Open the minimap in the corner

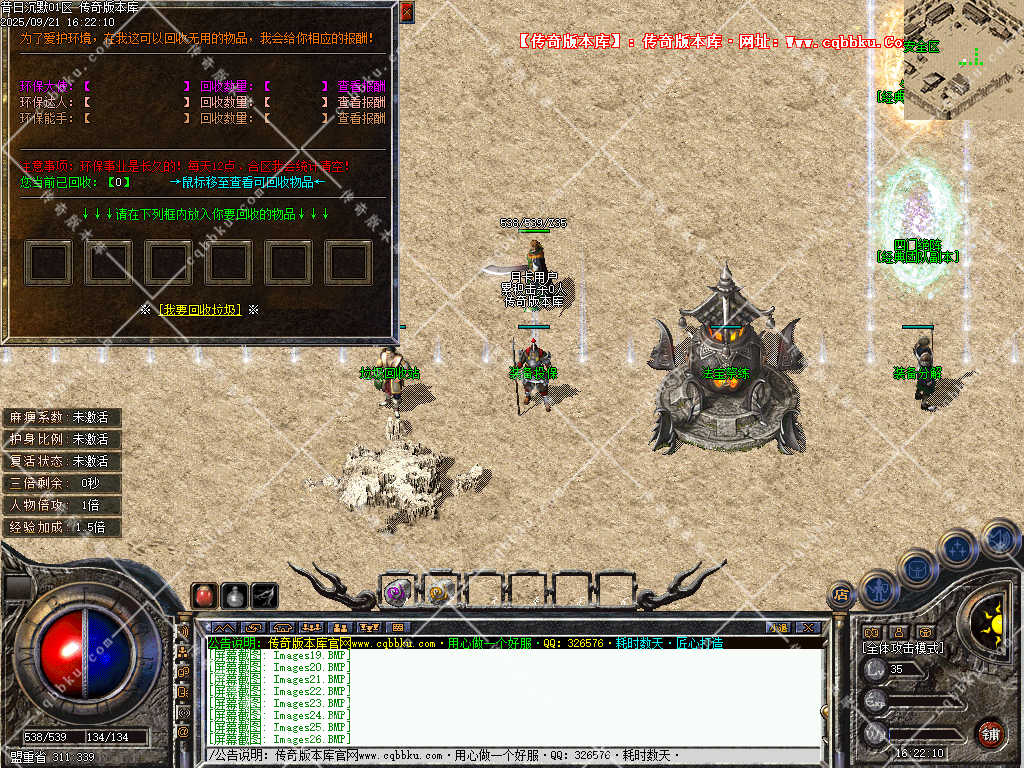click(x=963, y=60)
